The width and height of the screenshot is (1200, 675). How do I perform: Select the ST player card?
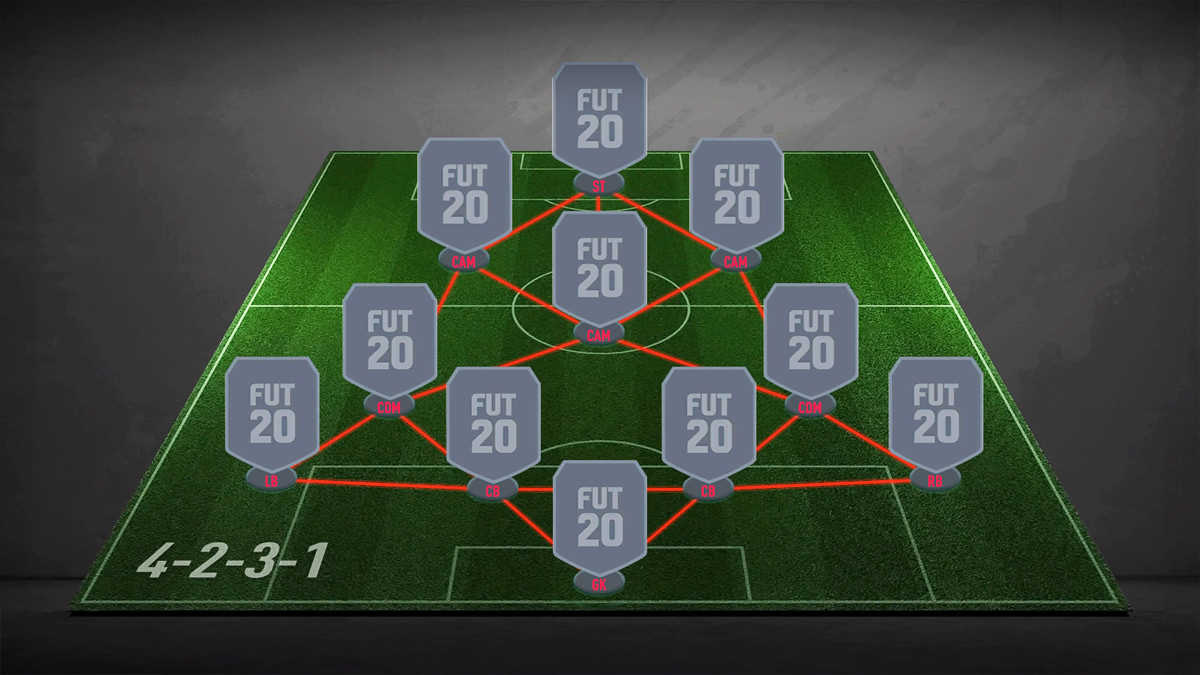click(600, 120)
